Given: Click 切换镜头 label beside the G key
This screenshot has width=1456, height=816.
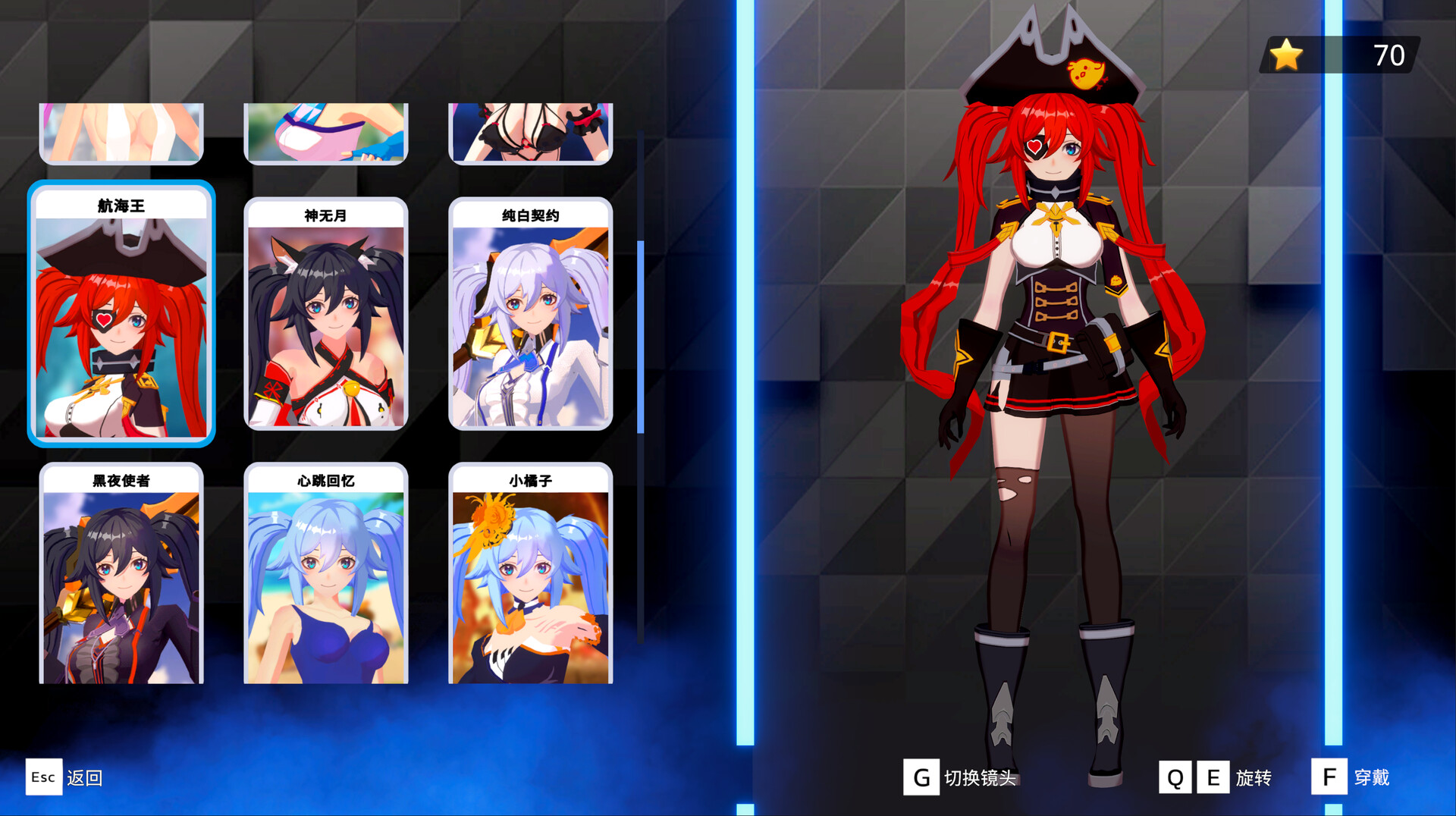Looking at the screenshot, I should click(980, 777).
